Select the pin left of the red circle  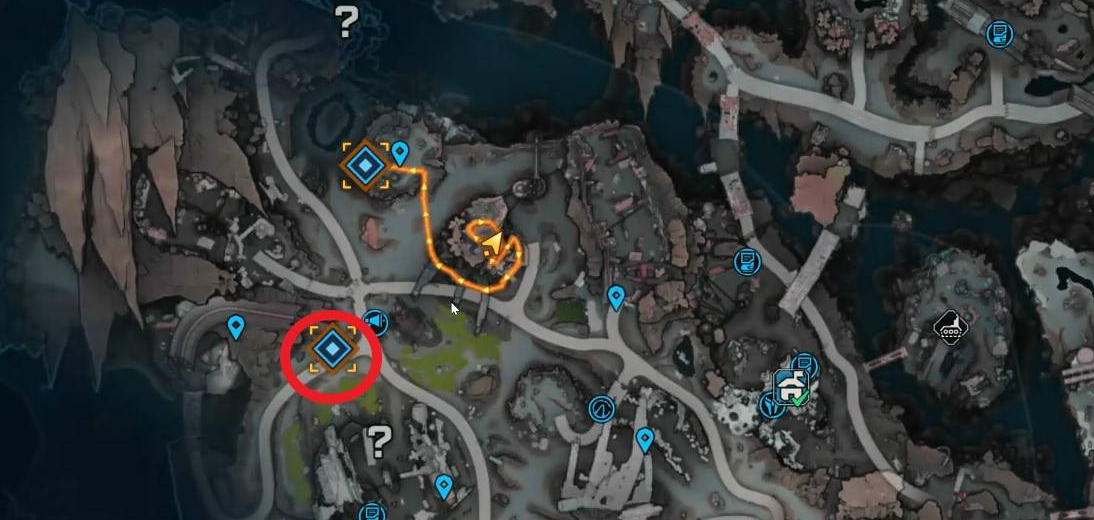pos(236,326)
